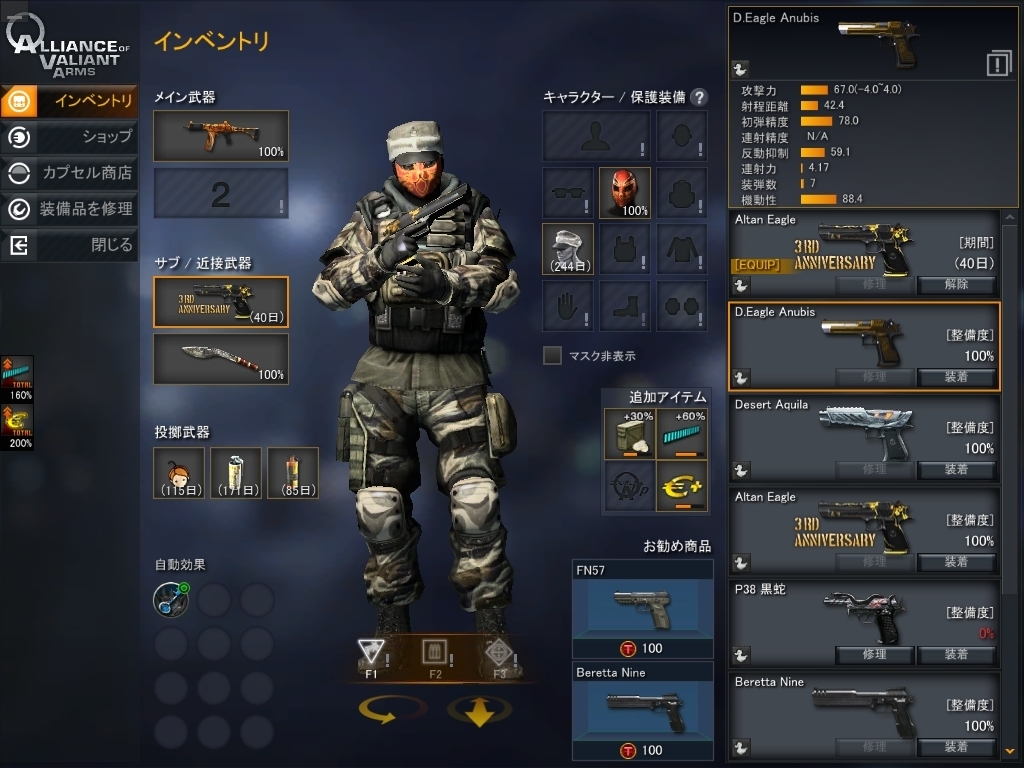Select the red mask equipment slot
The width and height of the screenshot is (1024, 768).
click(x=625, y=192)
